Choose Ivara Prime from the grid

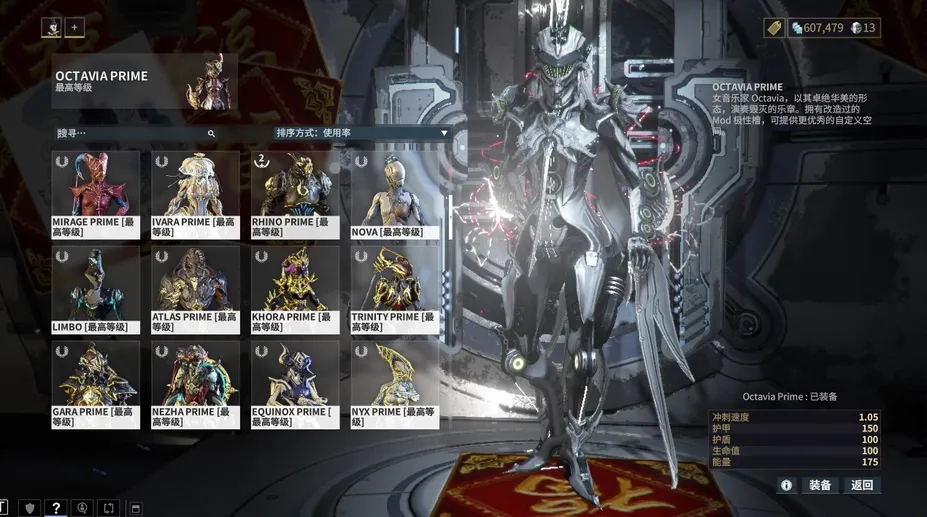(x=195, y=192)
